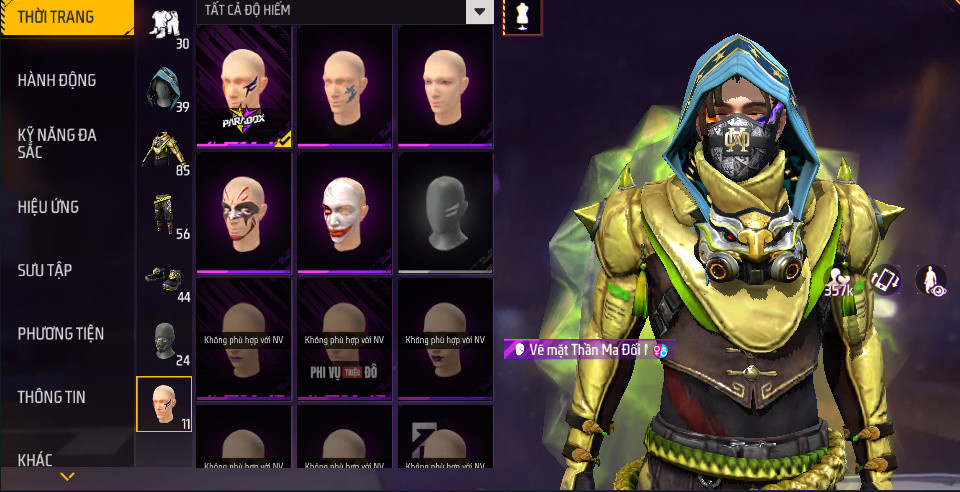960x492 pixels.
Task: Select the black mask category
Action: [164, 341]
